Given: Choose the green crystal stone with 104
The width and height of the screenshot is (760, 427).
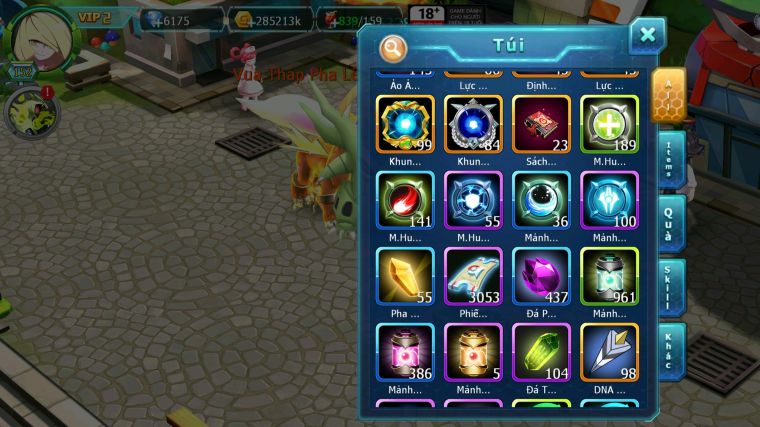Looking at the screenshot, I should (x=541, y=352).
